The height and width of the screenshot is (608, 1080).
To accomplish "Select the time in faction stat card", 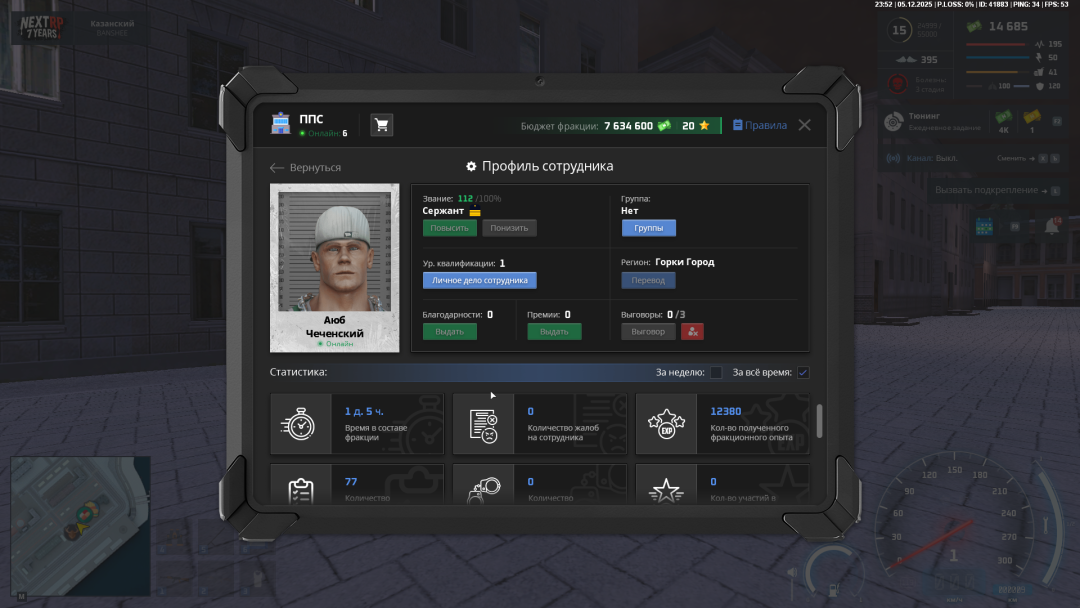I will pos(357,424).
